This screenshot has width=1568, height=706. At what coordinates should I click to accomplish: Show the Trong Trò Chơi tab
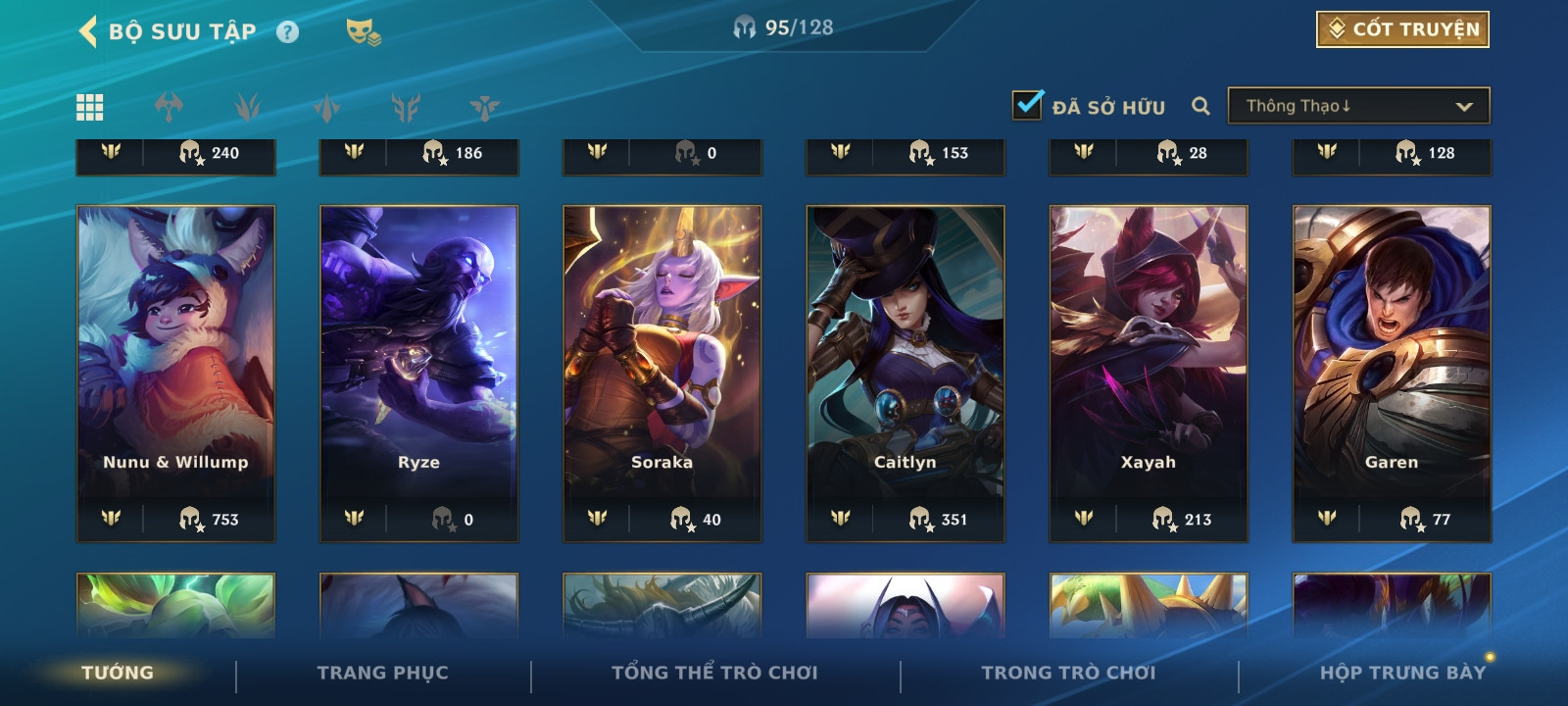click(x=1068, y=673)
